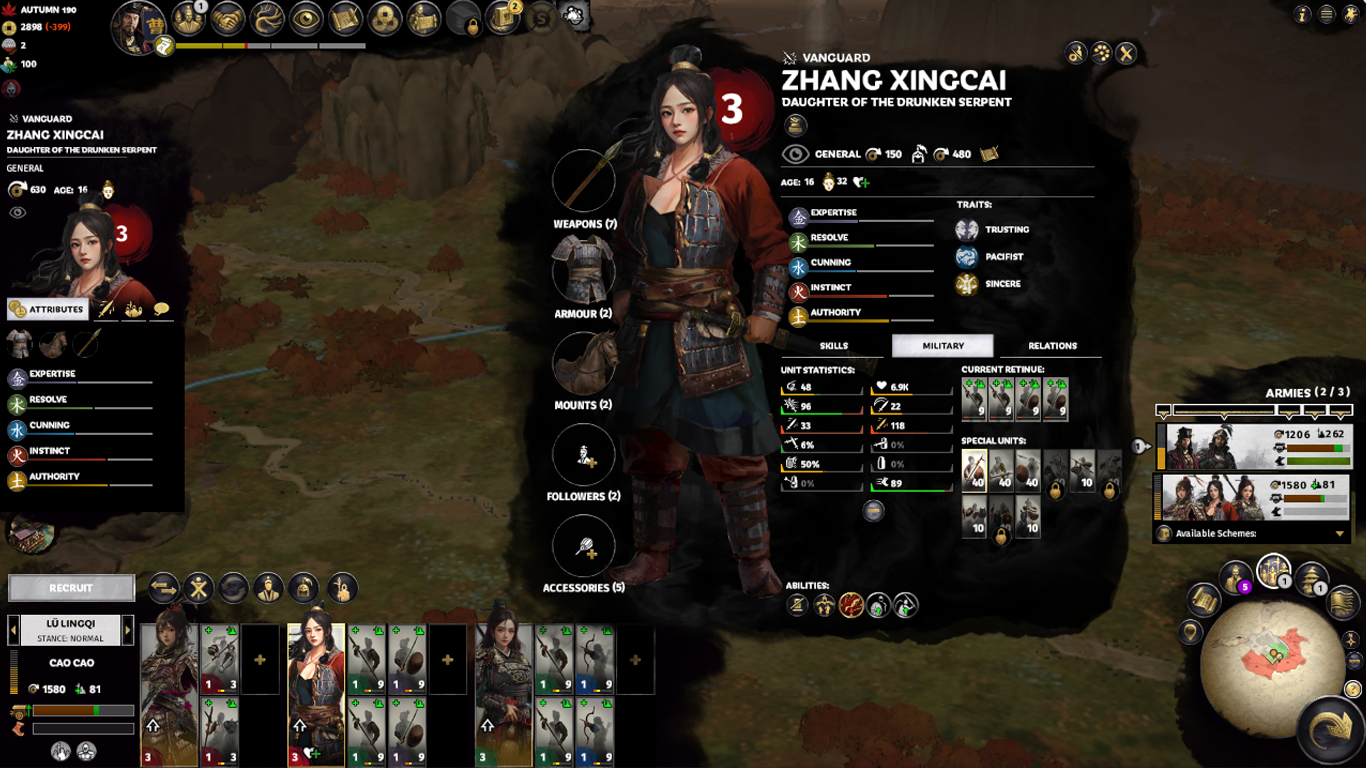Viewport: 1366px width, 768px height.
Task: Select Zhang Xingcai's portrait card in the army bar
Action: pyautogui.click(x=316, y=694)
